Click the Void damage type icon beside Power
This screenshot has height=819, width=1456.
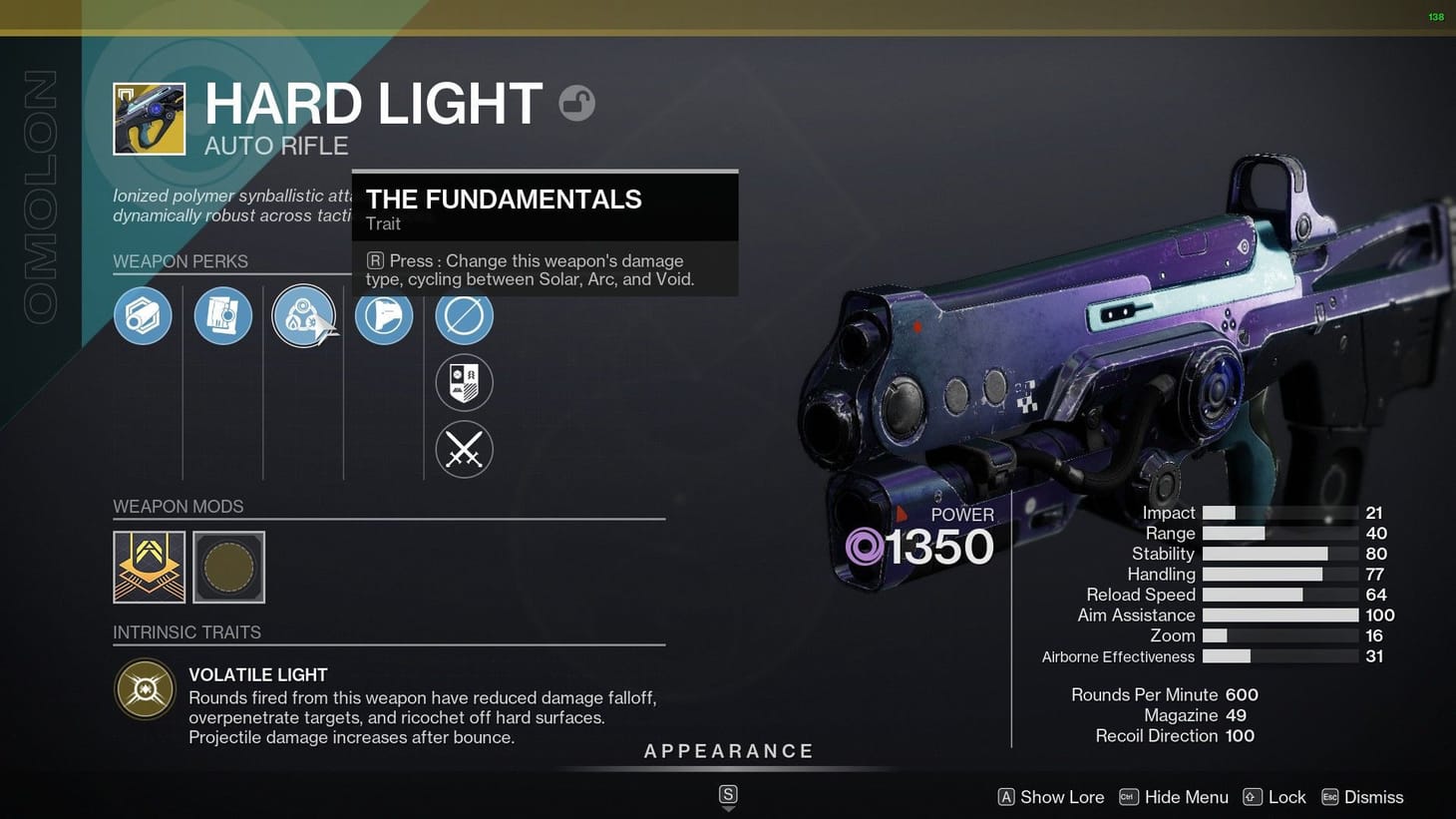[864, 547]
